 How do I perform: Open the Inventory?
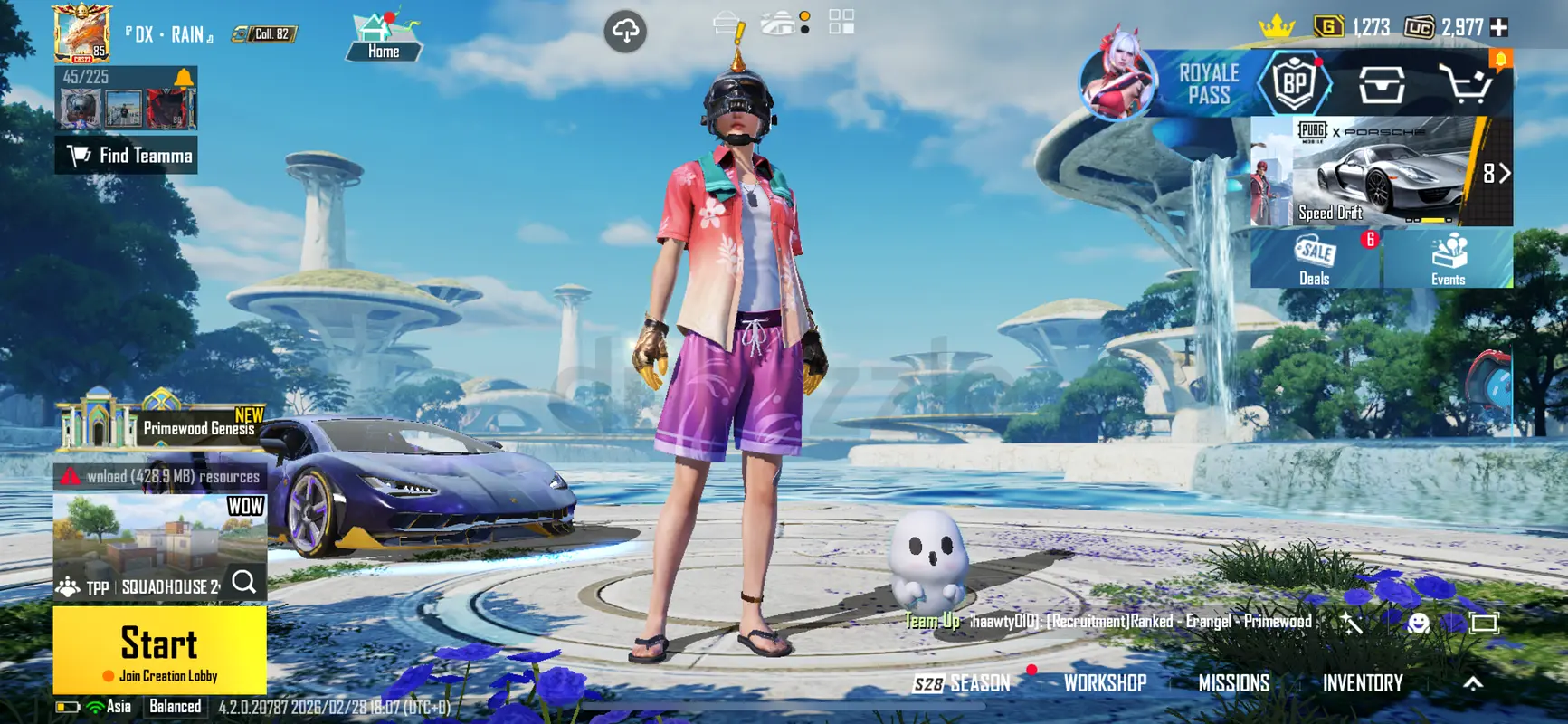tap(1362, 683)
